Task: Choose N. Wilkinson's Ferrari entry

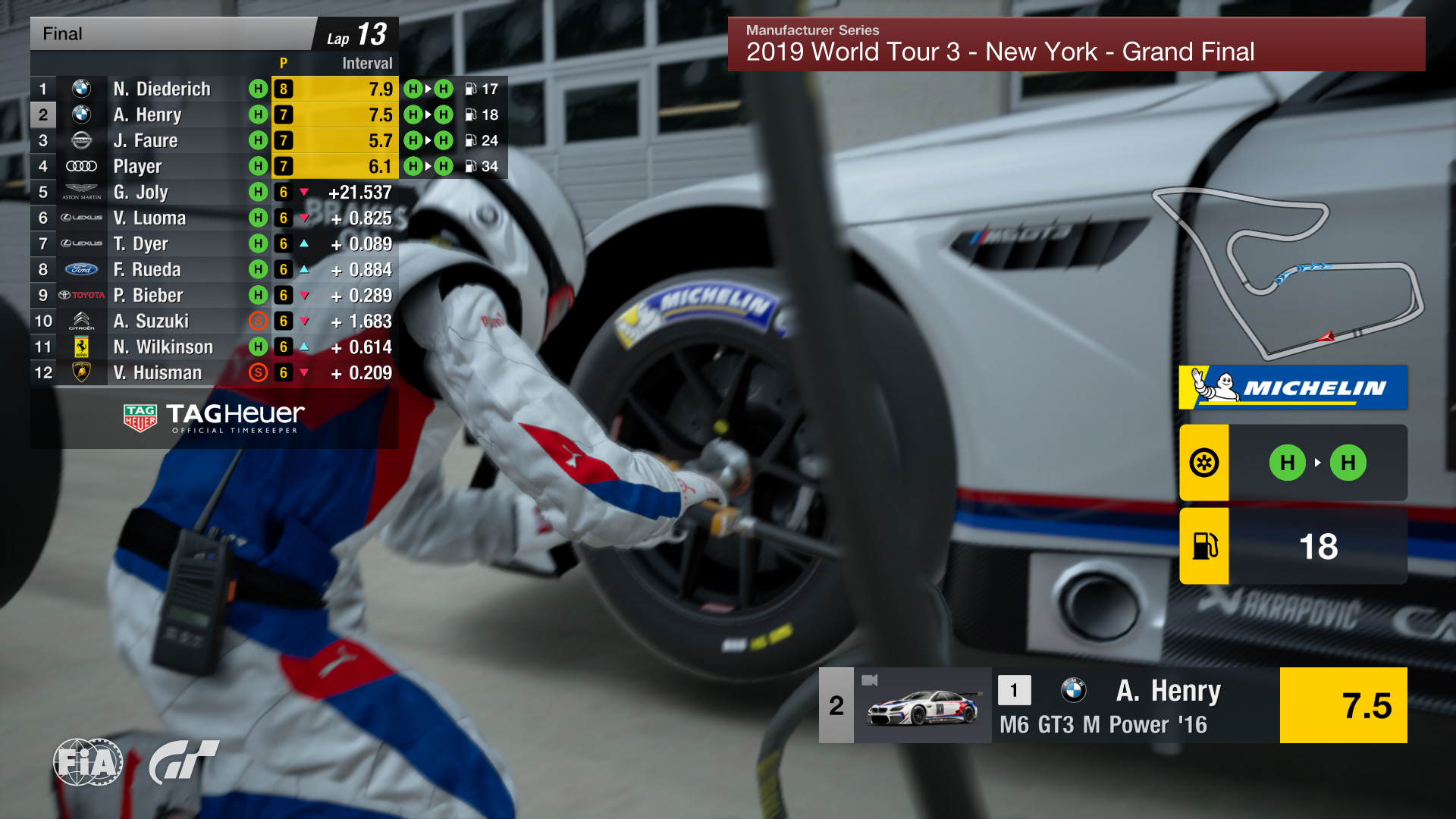Action: (x=163, y=347)
